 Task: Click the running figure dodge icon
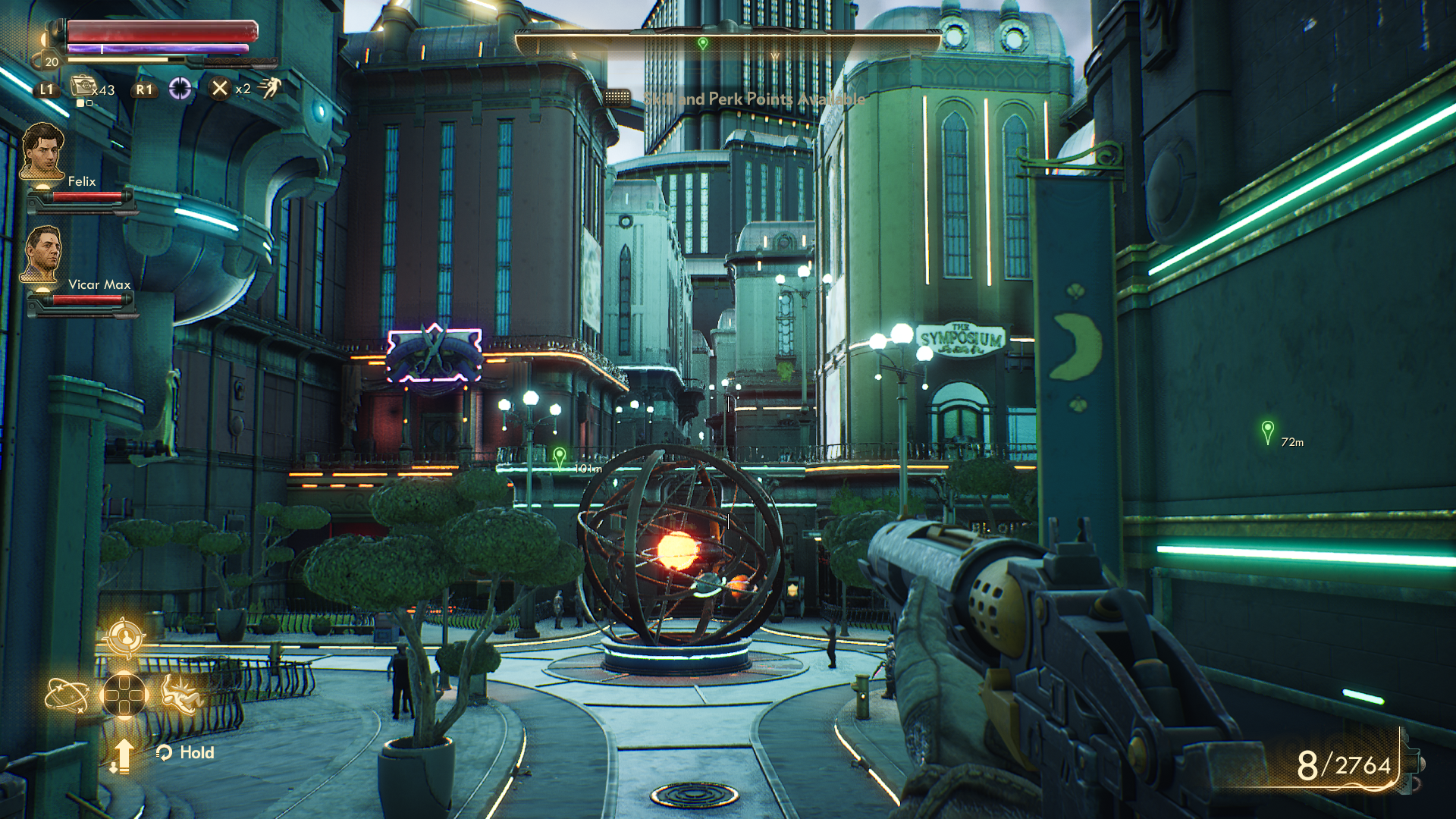tap(269, 88)
